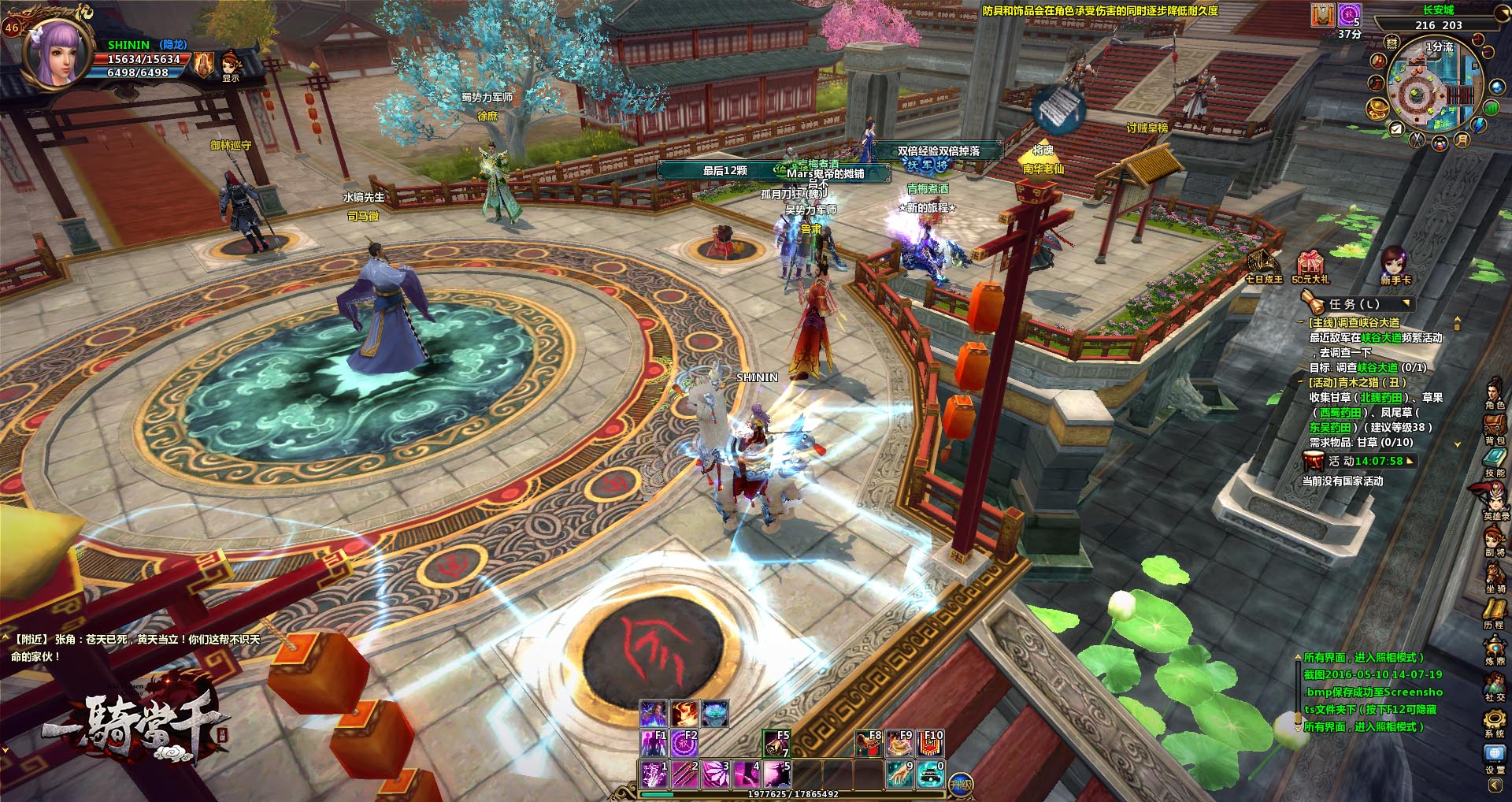Open the 新手卡 newbie card
1512x802 pixels.
coord(1395,263)
